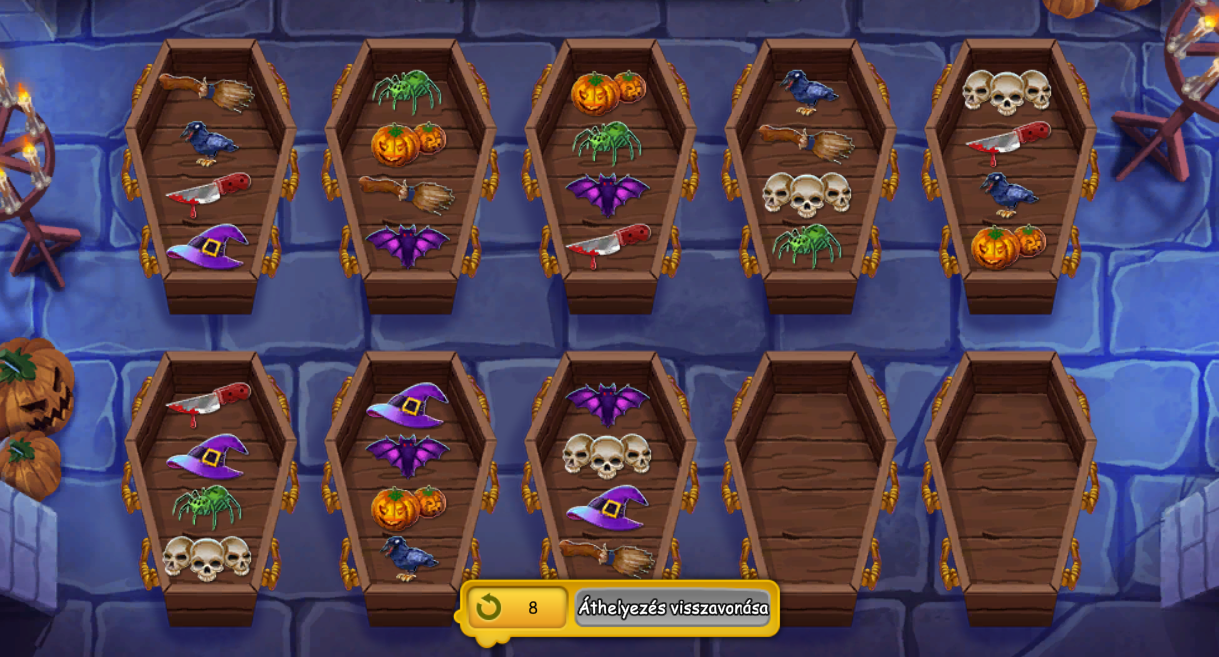This screenshot has height=657, width=1219.
Task: Pick the coffin with pumpkins at the top
Action: click(610, 170)
